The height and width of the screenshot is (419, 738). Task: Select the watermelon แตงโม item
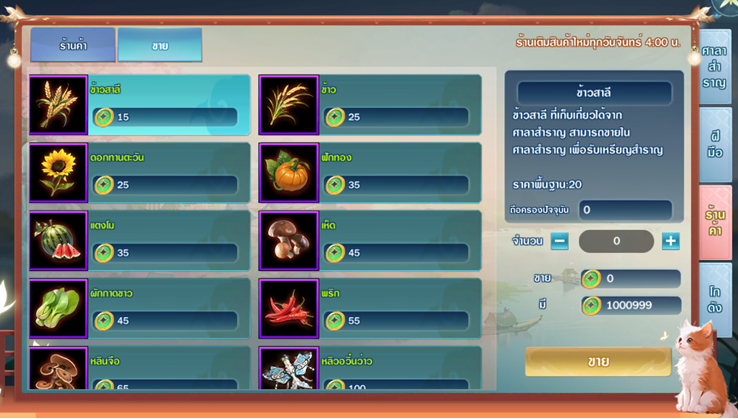pos(140,241)
